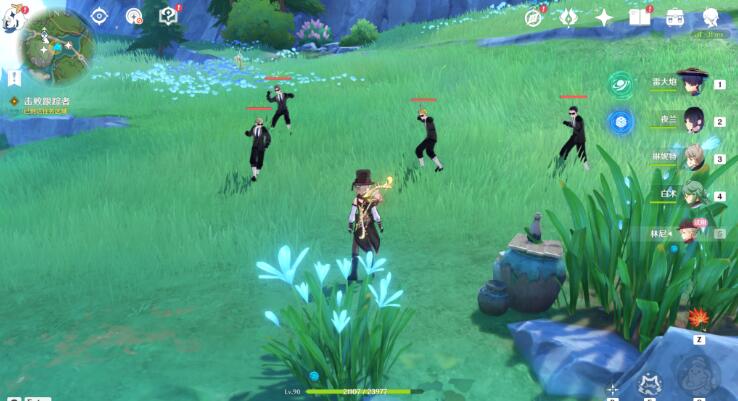Open the circular gauge icon beside the eye icon

tap(134, 15)
